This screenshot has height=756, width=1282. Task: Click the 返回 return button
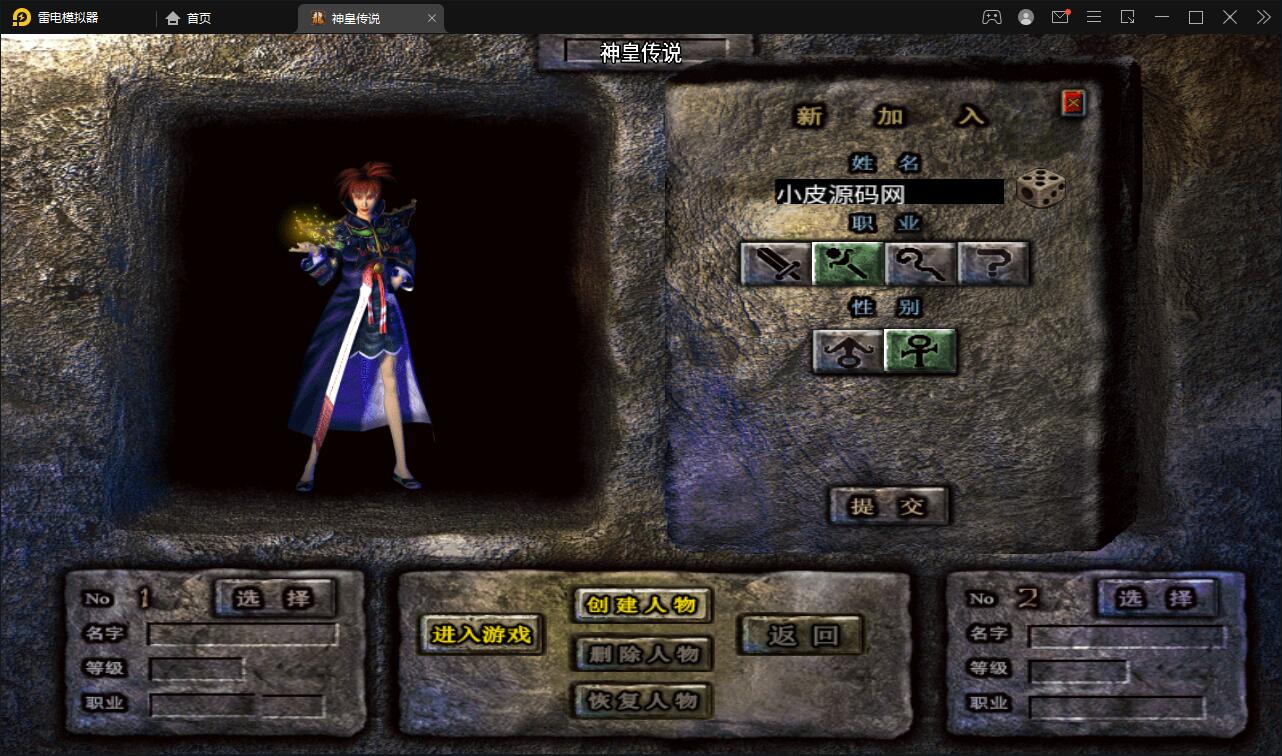[799, 632]
